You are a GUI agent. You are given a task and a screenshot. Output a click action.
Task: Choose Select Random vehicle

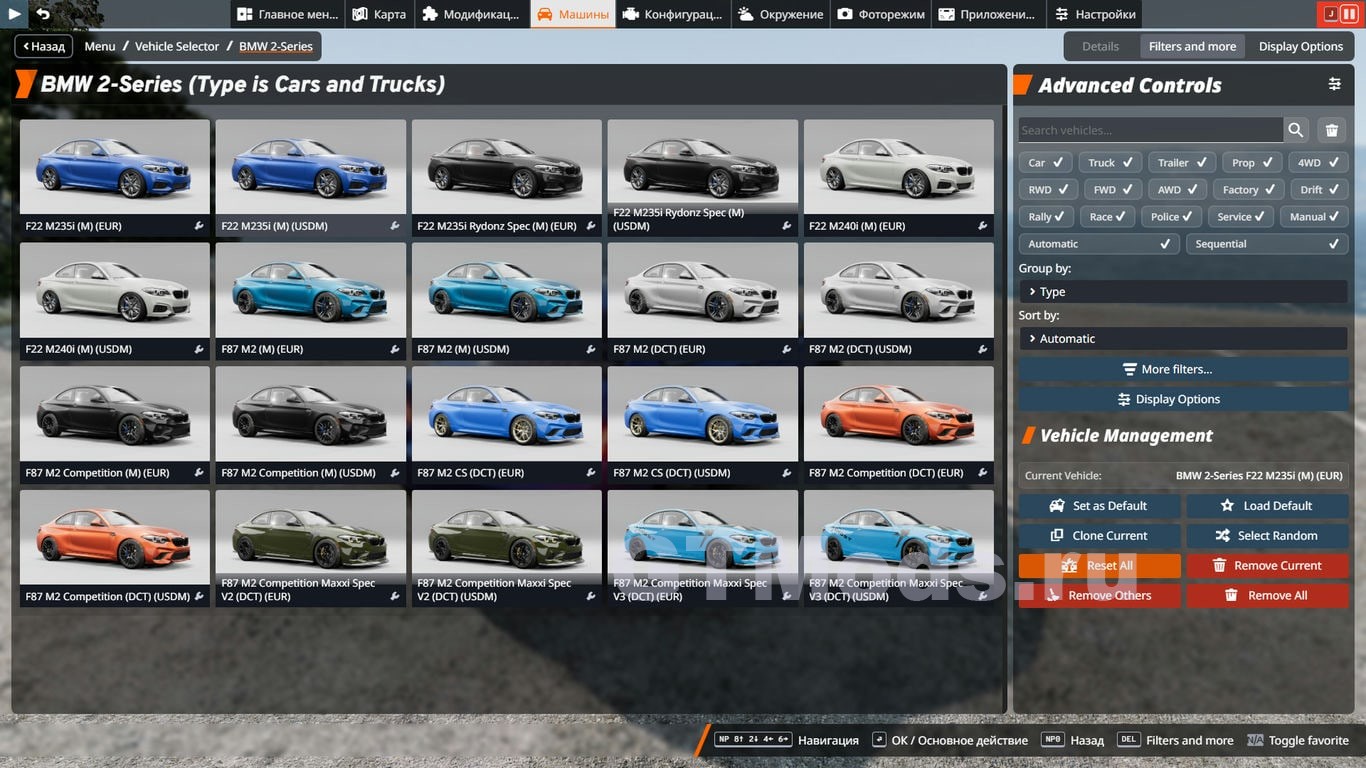(1267, 536)
